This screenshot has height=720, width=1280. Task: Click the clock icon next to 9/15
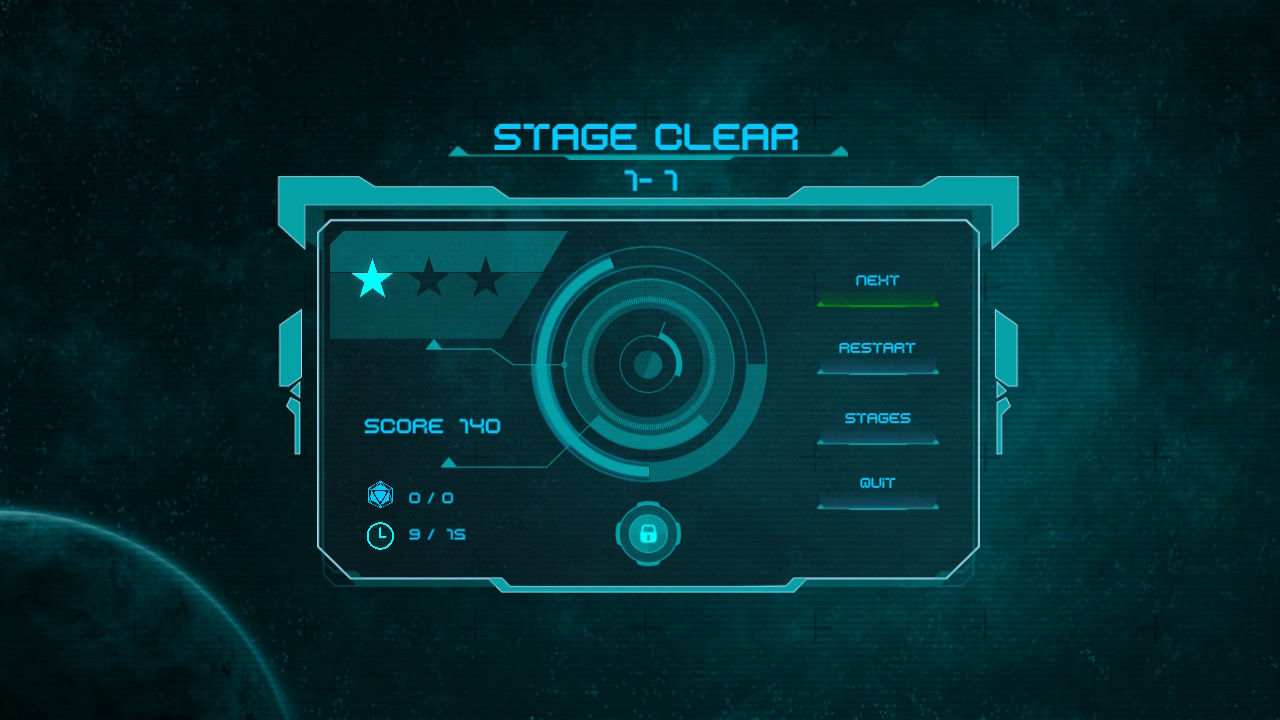pos(379,534)
